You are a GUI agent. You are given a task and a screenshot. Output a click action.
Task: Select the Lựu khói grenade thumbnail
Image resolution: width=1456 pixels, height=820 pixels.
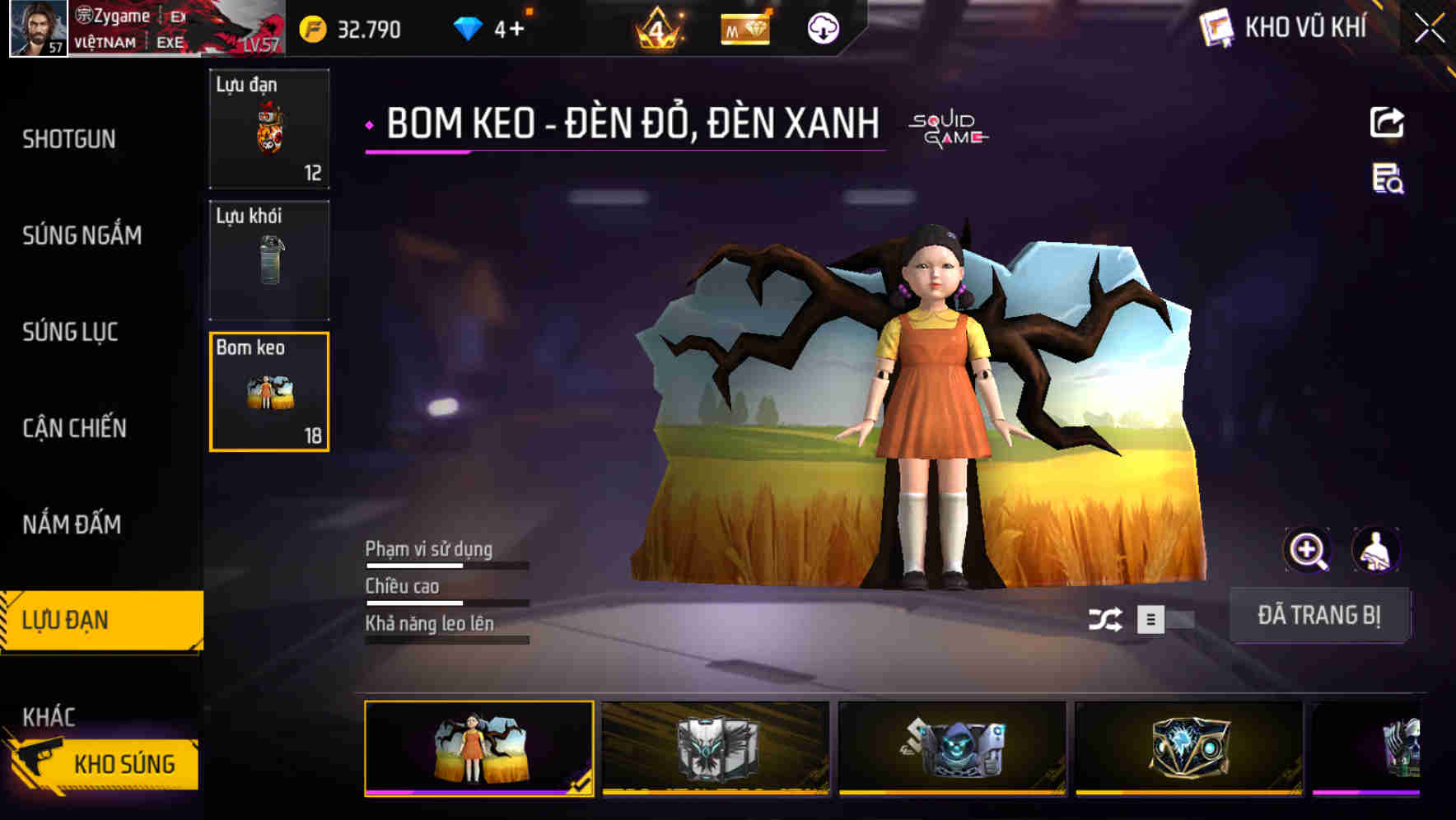[x=269, y=260]
